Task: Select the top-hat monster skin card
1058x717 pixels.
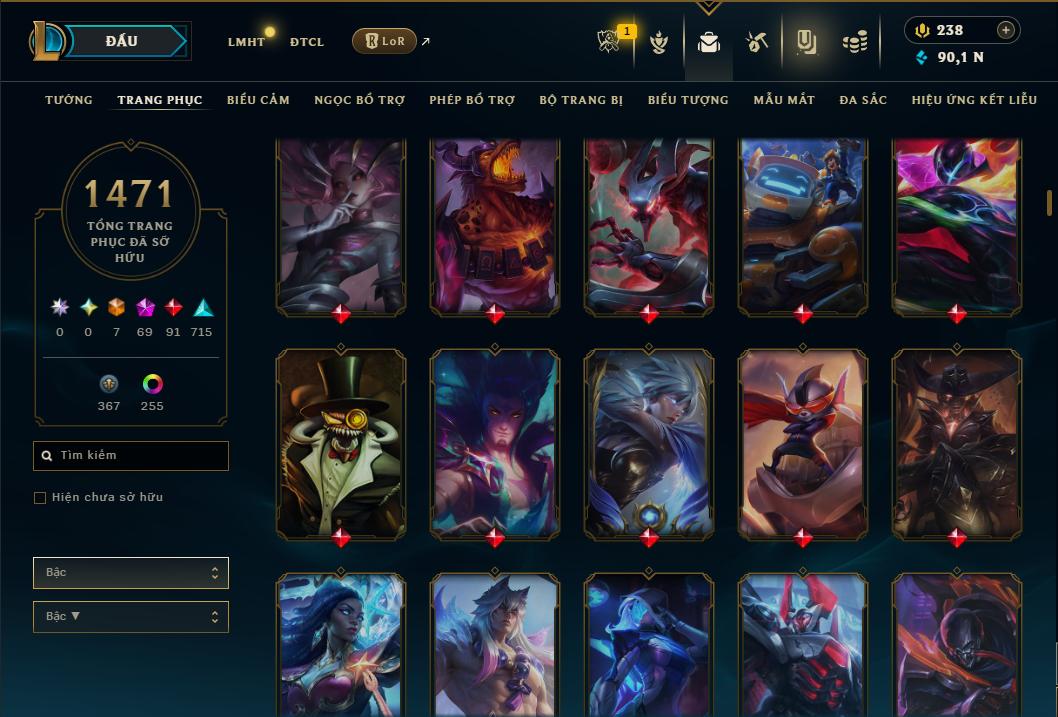Action: tap(341, 443)
